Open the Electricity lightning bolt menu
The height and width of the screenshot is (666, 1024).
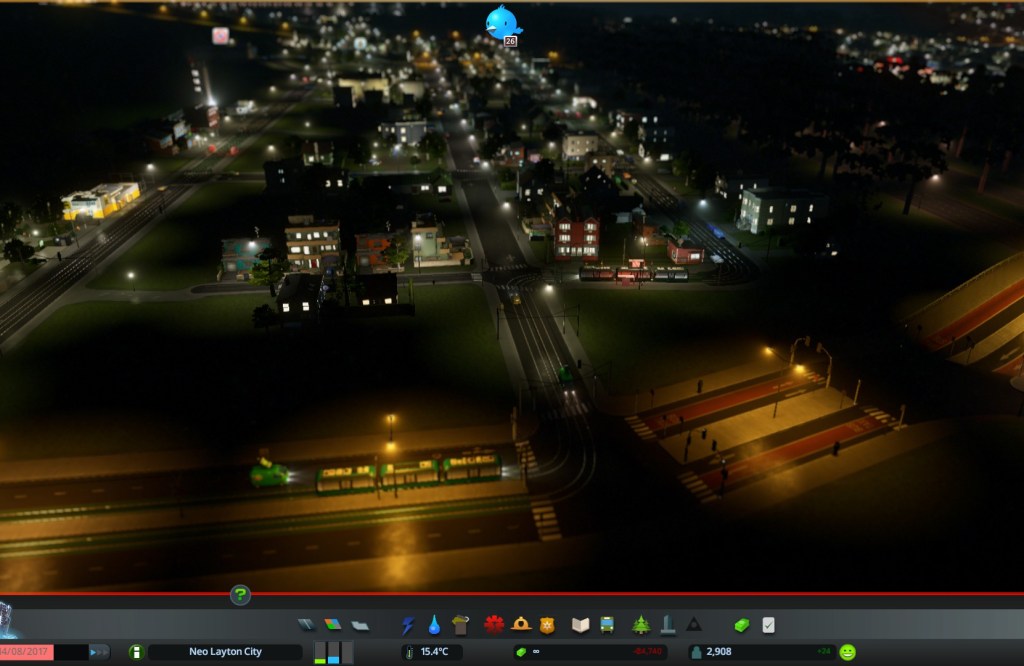[408, 625]
